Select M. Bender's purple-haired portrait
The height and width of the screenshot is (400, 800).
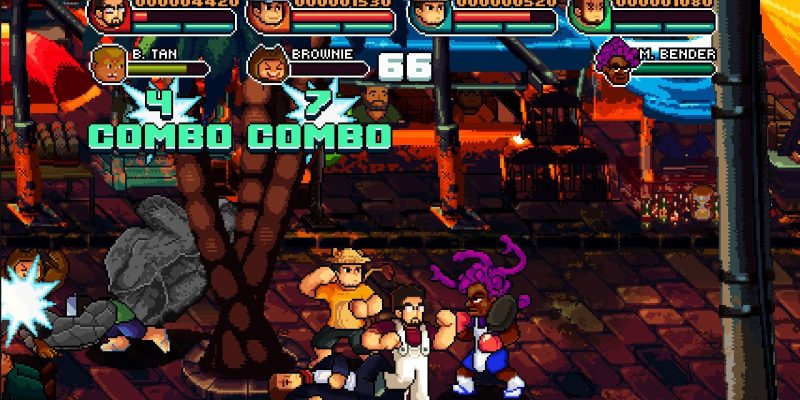point(613,64)
